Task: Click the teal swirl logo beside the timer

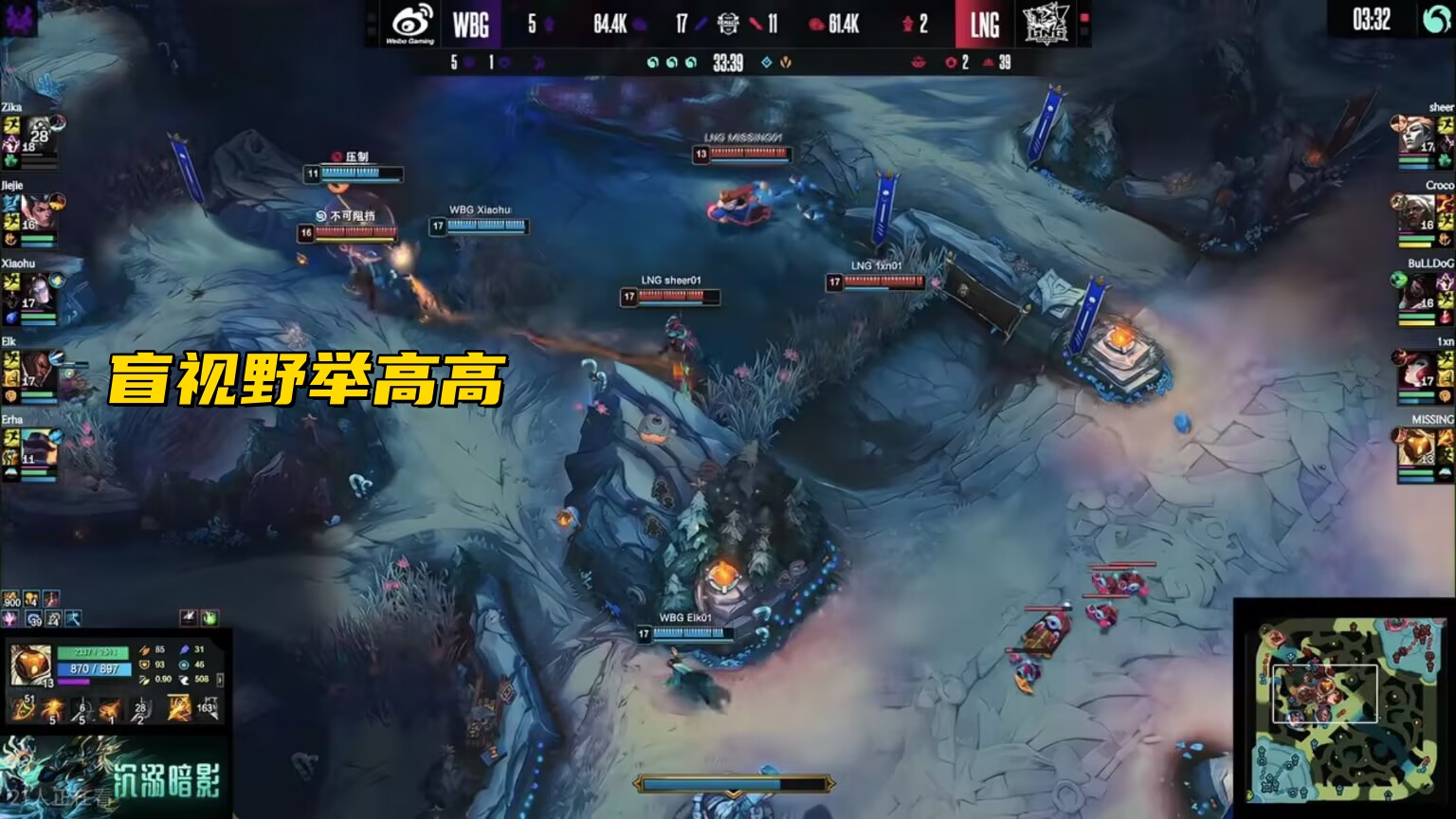Action: (x=1438, y=20)
